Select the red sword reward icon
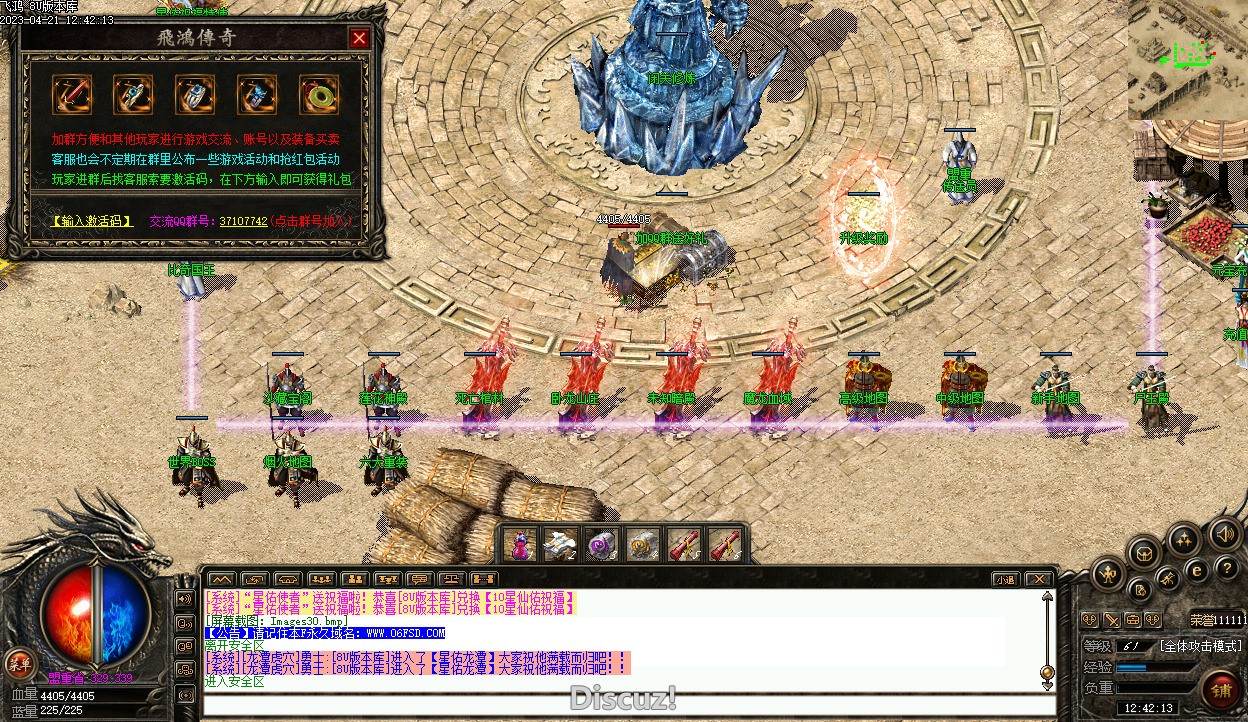The width and height of the screenshot is (1248, 722). point(72,95)
